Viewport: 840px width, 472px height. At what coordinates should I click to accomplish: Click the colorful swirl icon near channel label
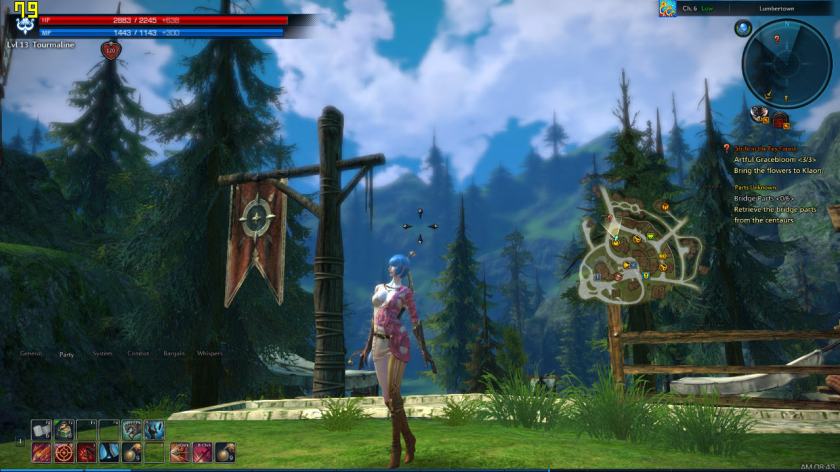click(667, 9)
